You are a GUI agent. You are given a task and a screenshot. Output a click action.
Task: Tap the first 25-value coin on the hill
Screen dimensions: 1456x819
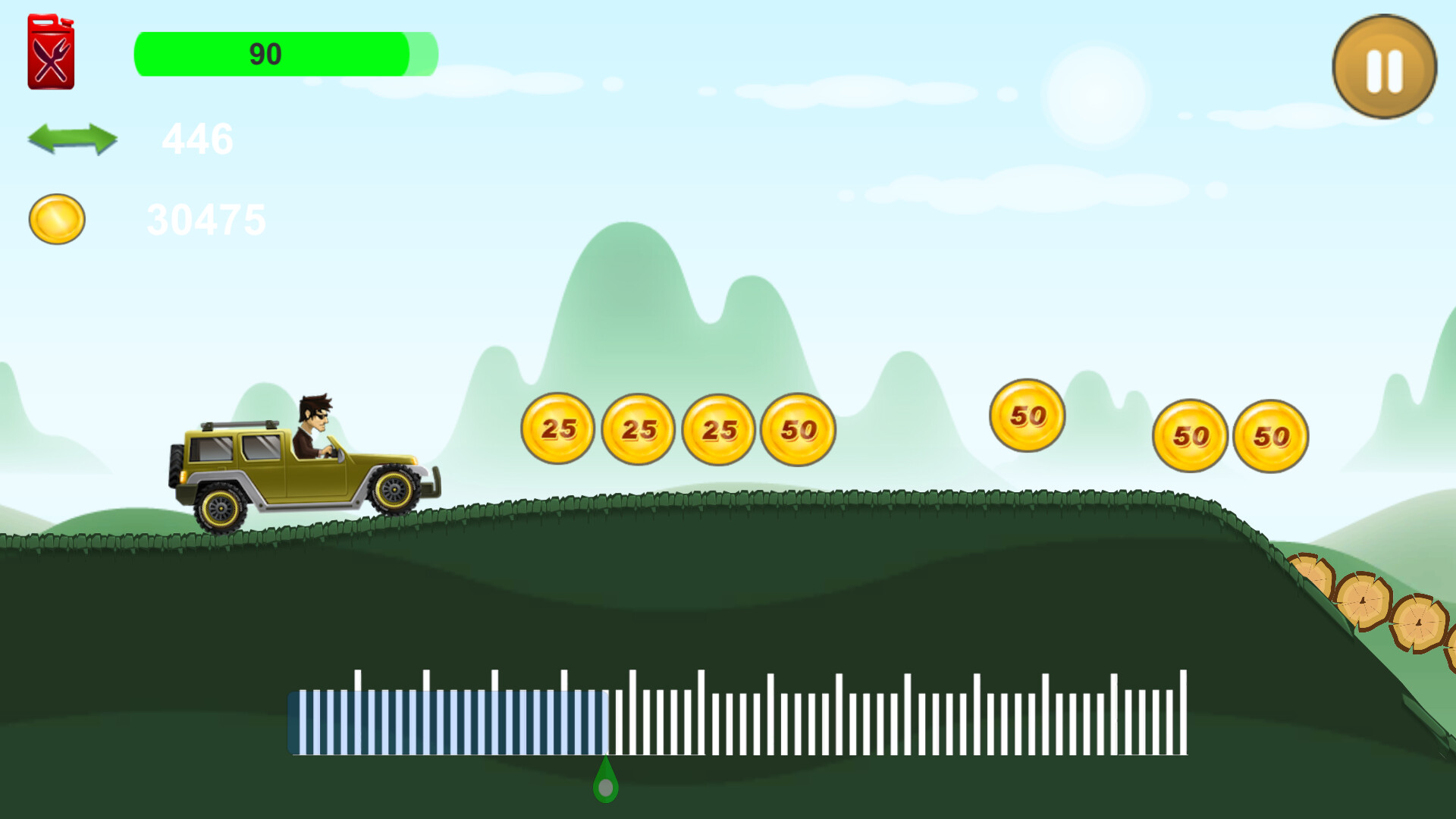coord(557,428)
